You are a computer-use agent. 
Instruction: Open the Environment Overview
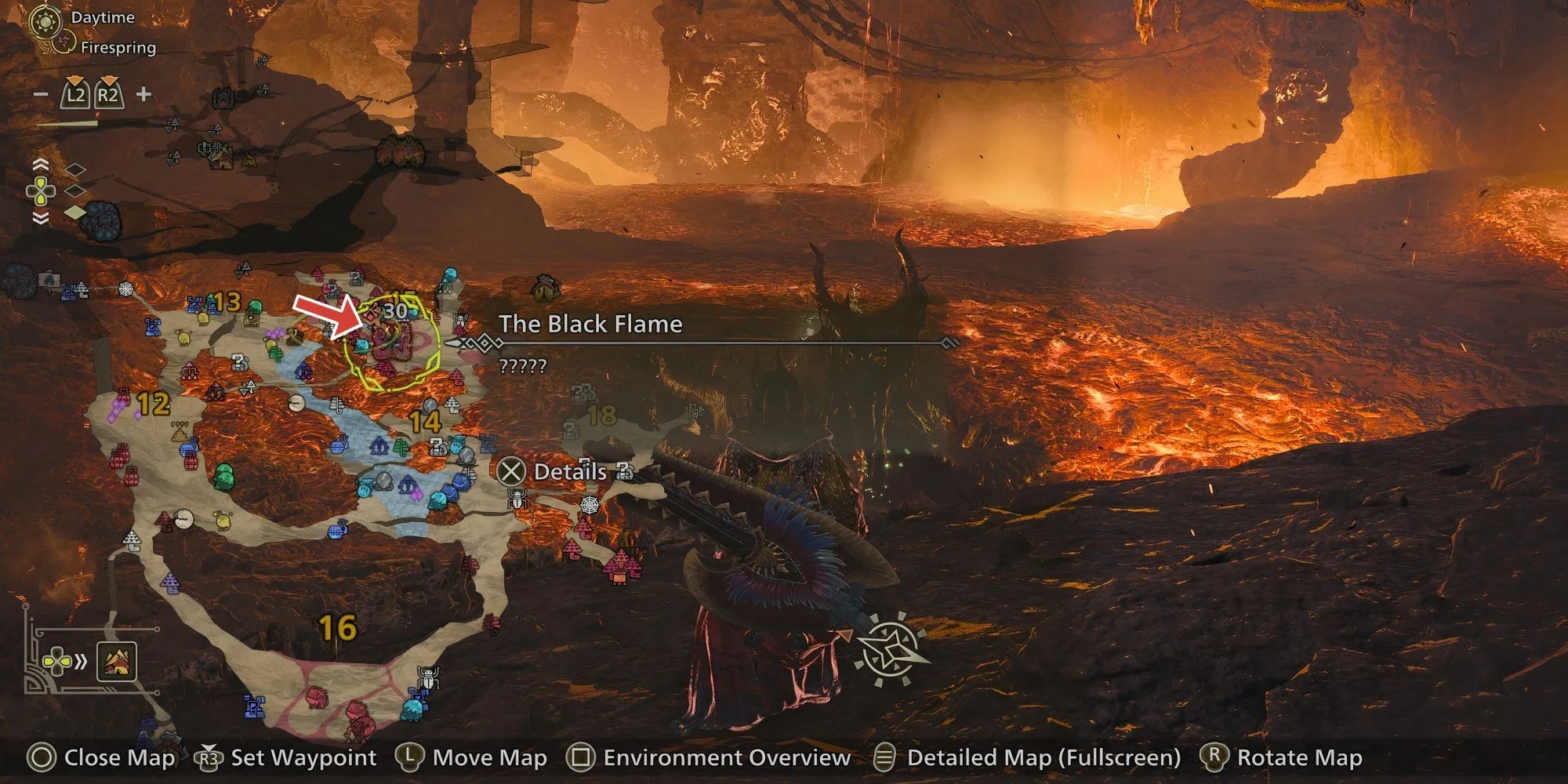click(x=726, y=757)
